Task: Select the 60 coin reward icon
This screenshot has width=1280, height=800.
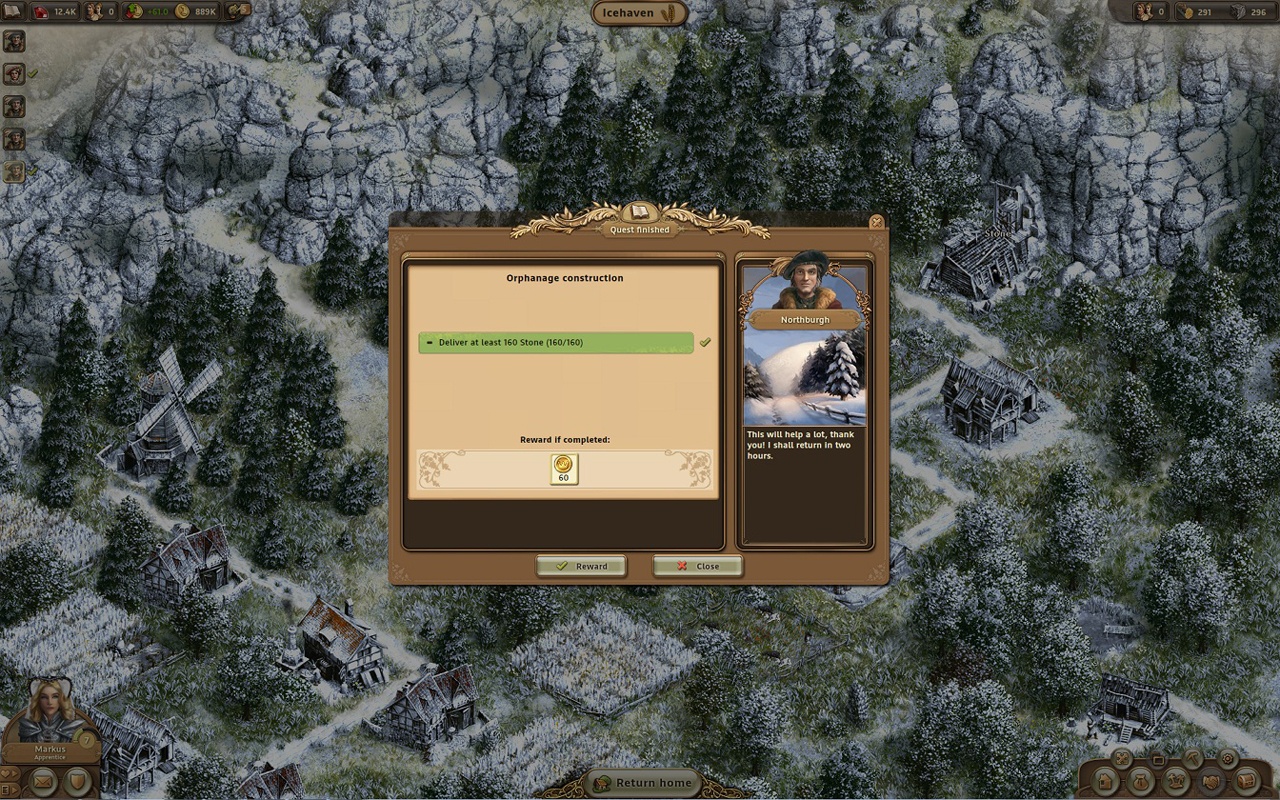Action: pyautogui.click(x=564, y=469)
